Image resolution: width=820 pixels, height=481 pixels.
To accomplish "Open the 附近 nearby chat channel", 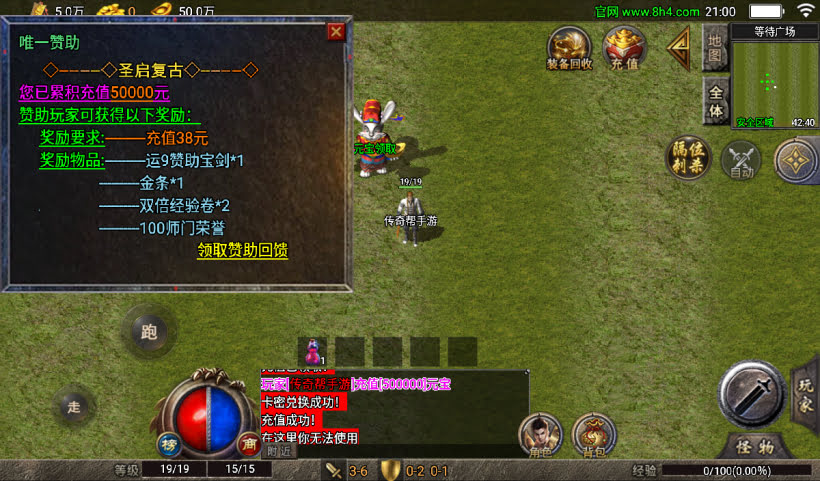I will click(280, 451).
